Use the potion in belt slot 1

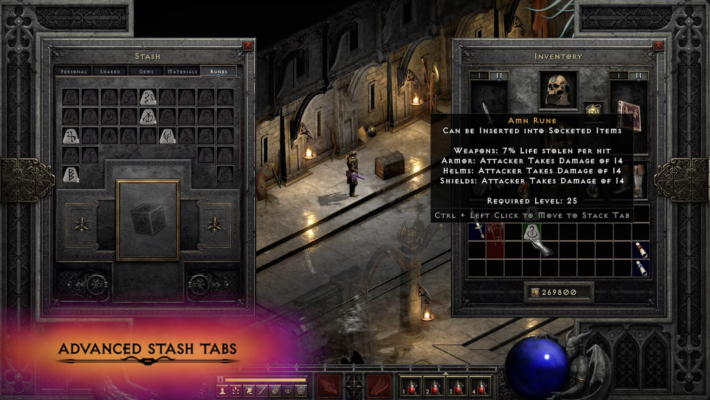pyautogui.click(x=410, y=386)
